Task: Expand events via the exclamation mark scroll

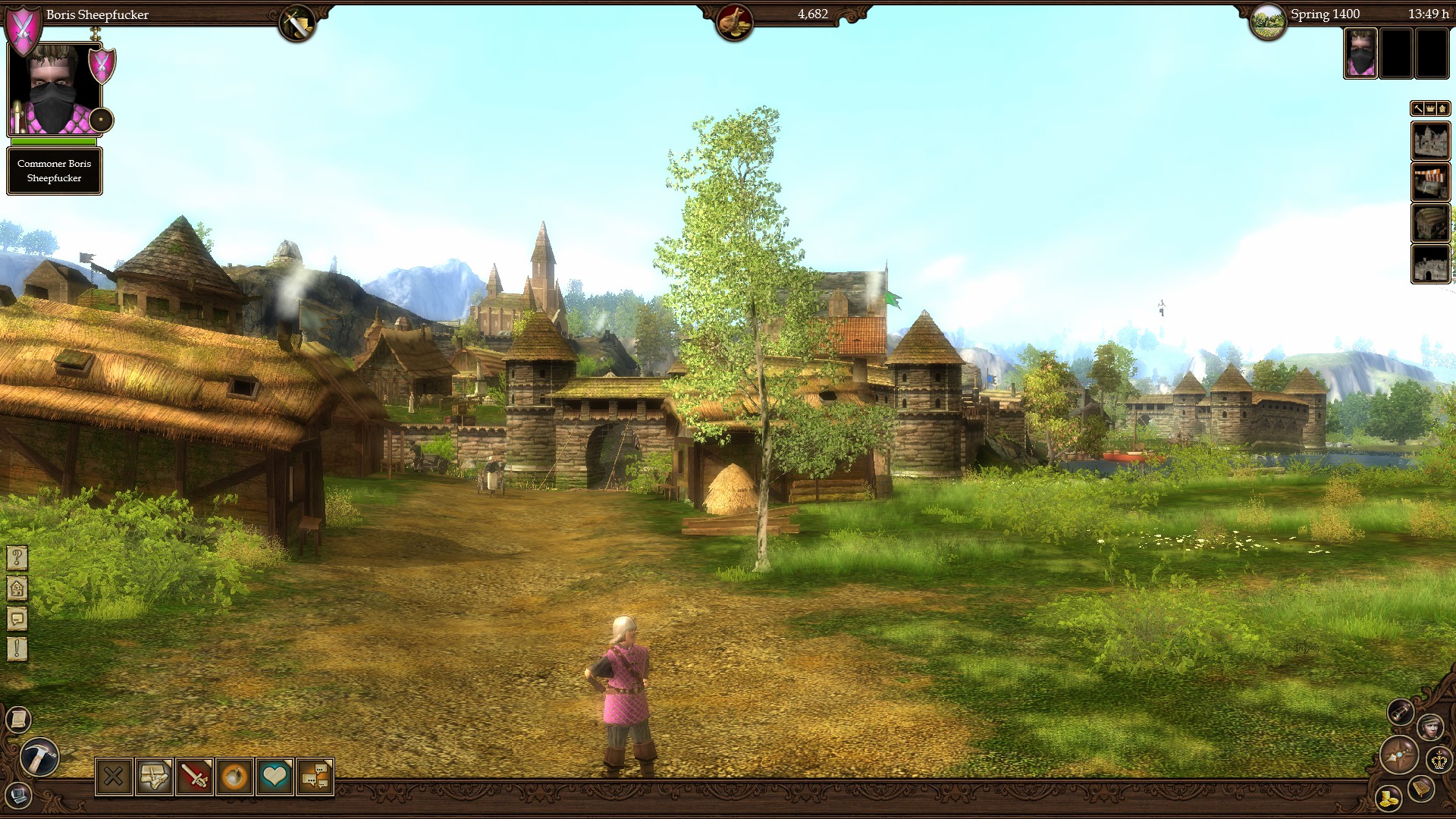Action: pyautogui.click(x=17, y=646)
